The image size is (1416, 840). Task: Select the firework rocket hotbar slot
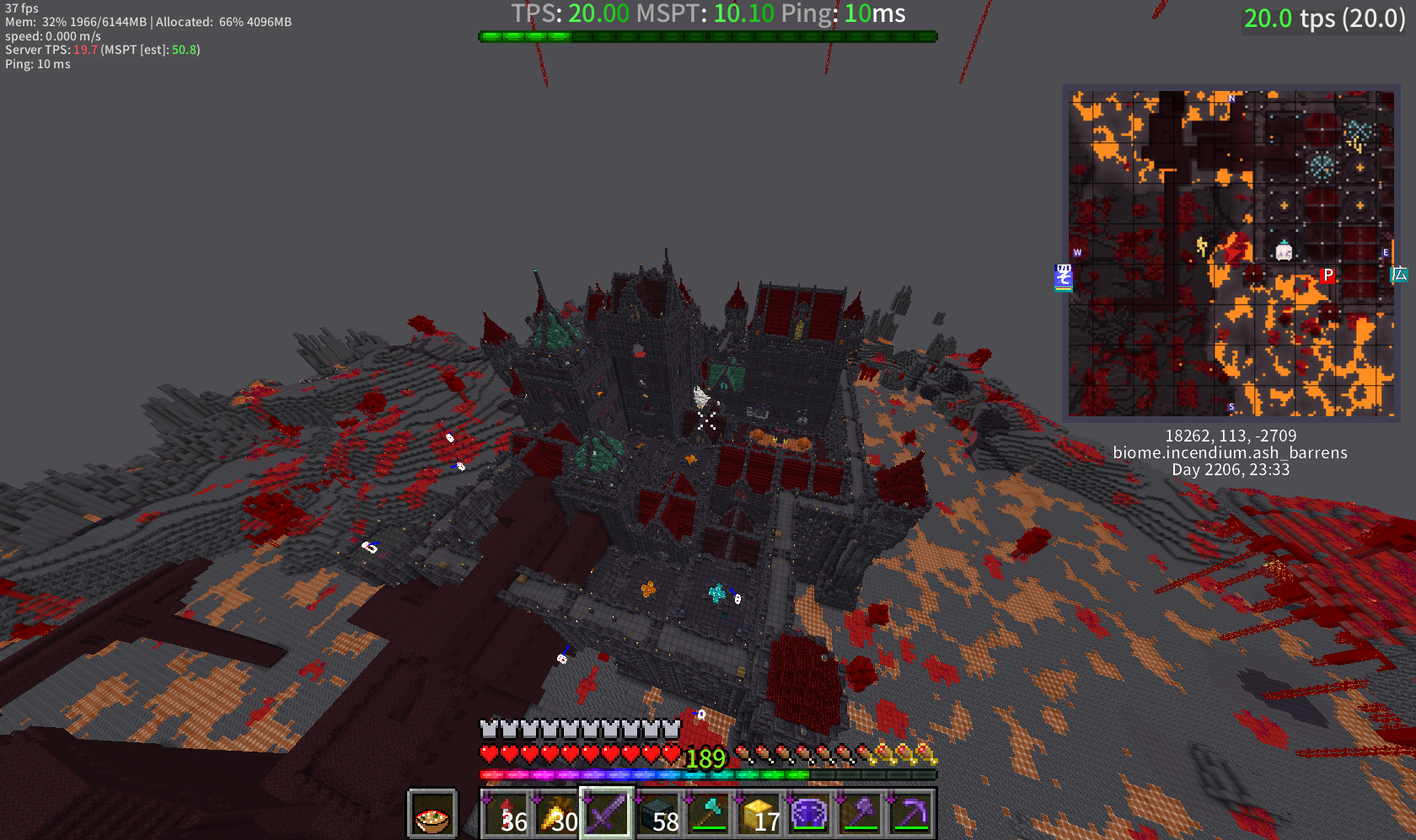tap(506, 814)
